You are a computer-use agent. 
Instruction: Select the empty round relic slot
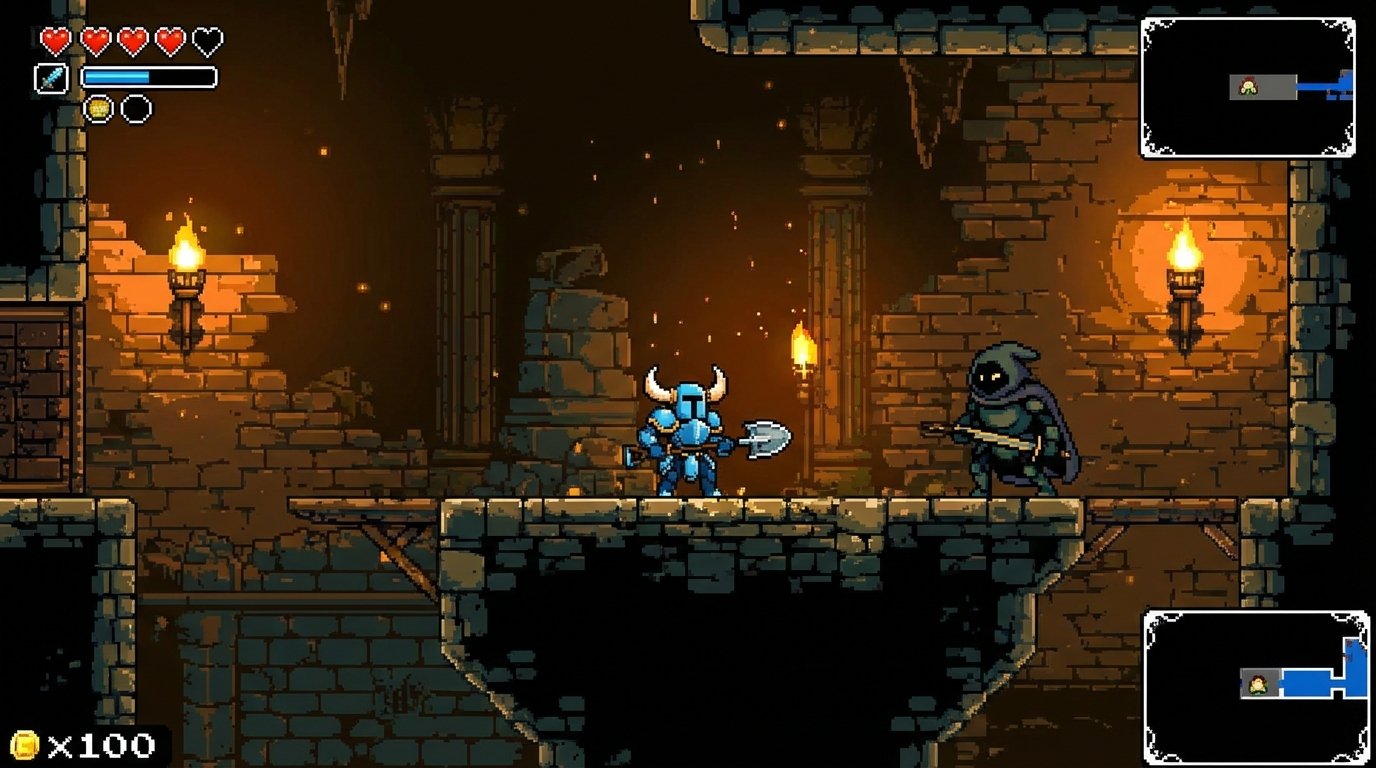point(137,108)
